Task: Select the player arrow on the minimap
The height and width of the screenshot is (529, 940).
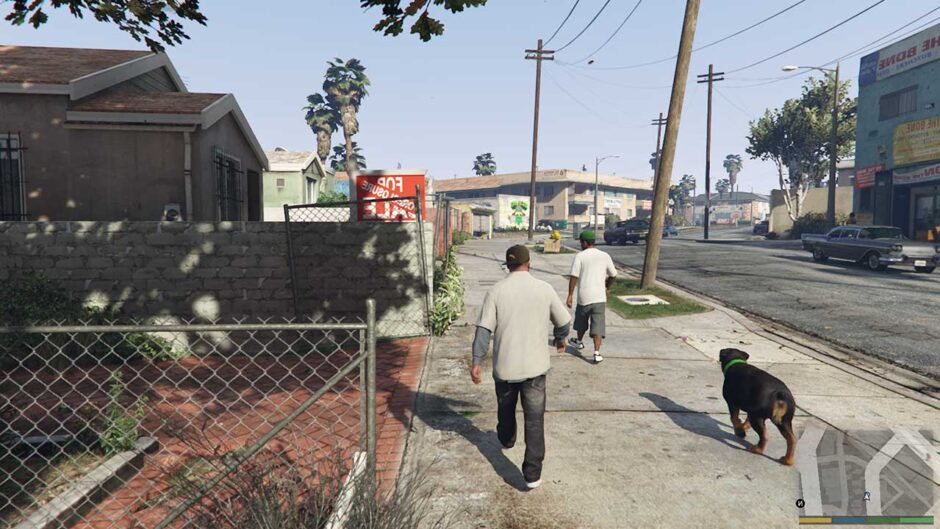Action: pos(867,495)
